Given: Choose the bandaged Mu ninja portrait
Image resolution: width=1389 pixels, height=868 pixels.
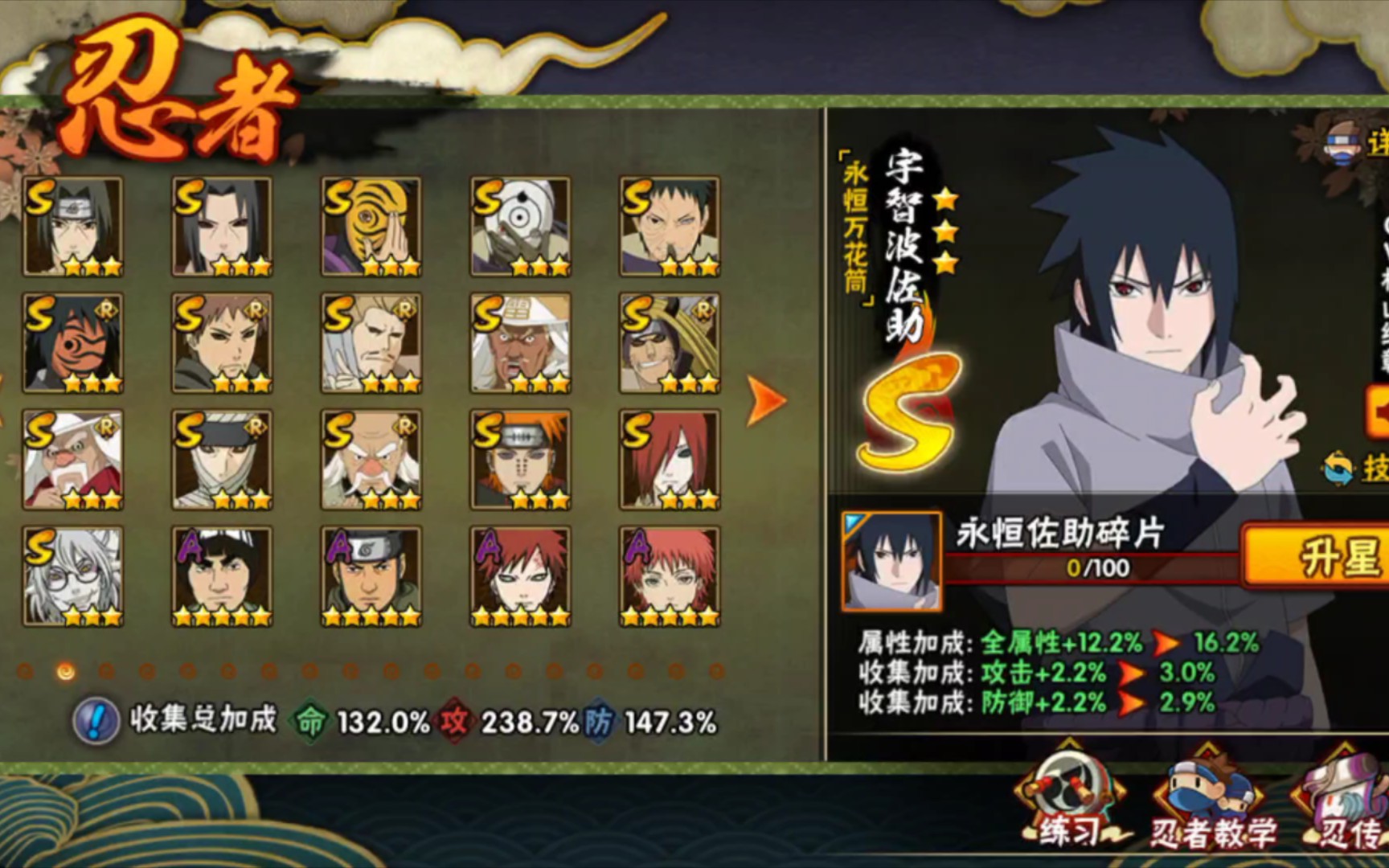Looking at the screenshot, I should (222, 459).
